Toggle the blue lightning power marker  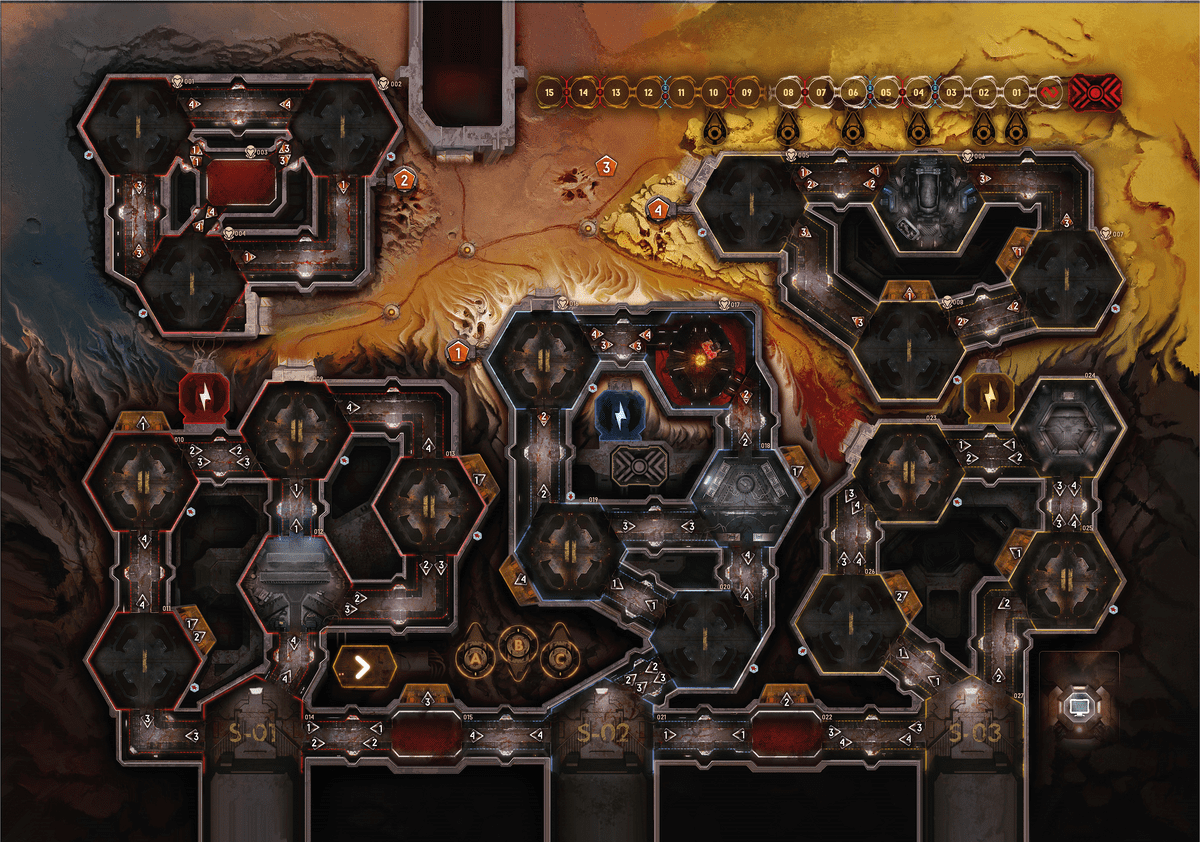617,412
